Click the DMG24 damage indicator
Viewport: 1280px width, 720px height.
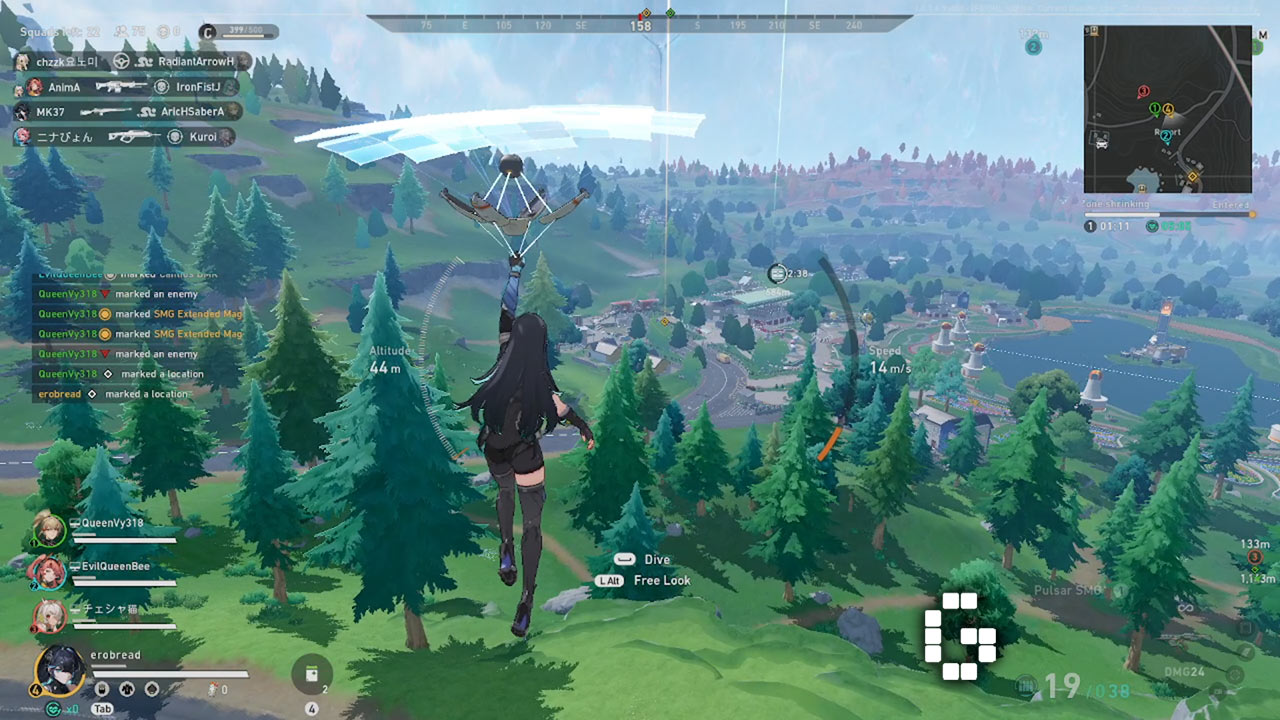(1185, 671)
